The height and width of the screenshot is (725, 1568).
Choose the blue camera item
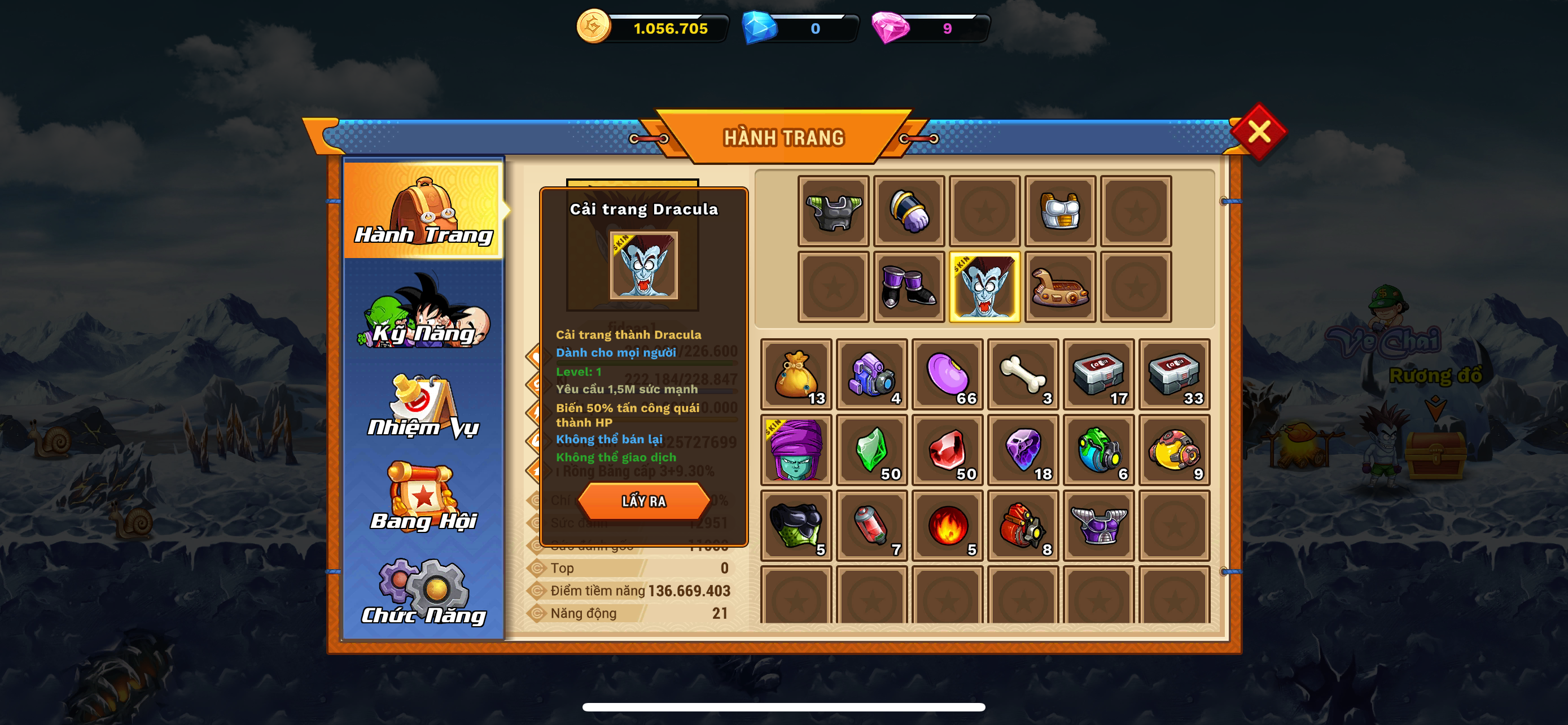pyautogui.click(x=871, y=374)
